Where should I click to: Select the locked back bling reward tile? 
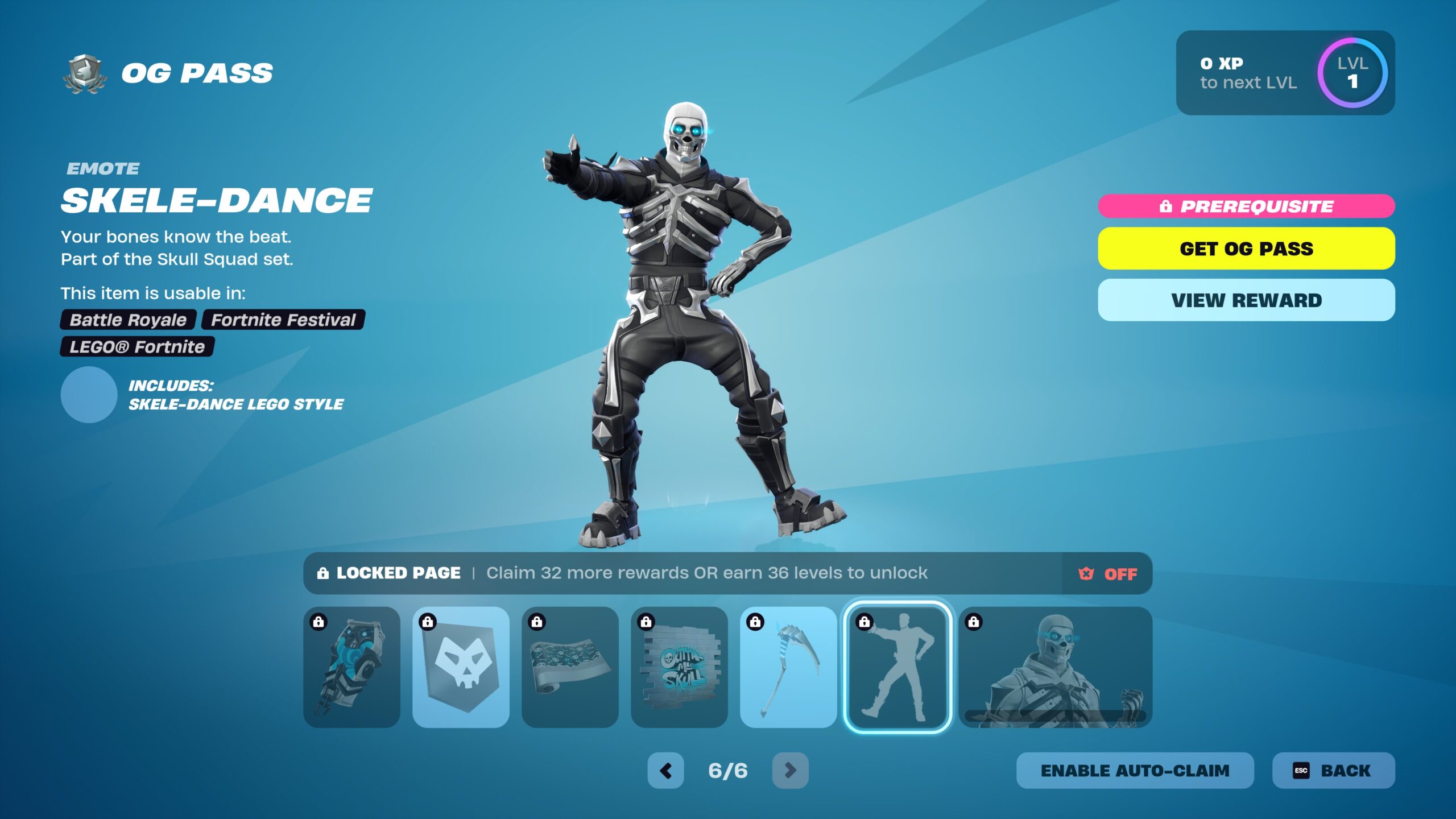[x=351, y=667]
